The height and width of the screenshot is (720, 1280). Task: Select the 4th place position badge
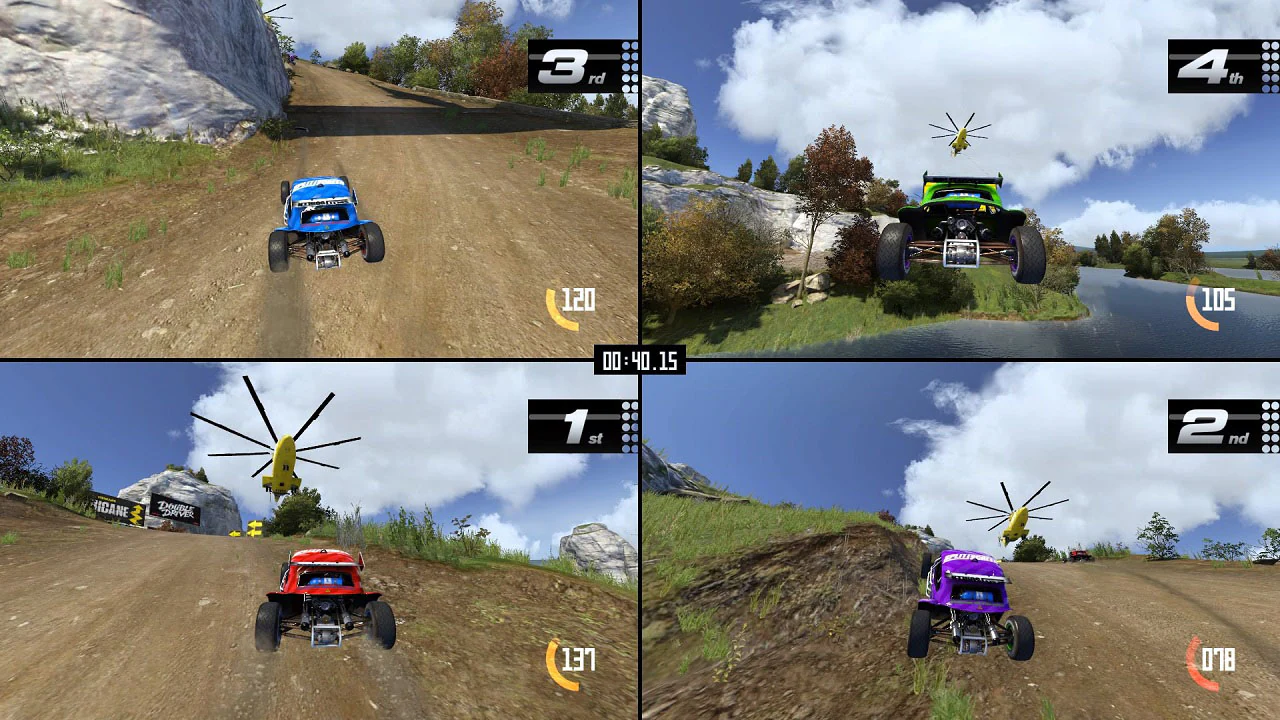tap(1206, 66)
